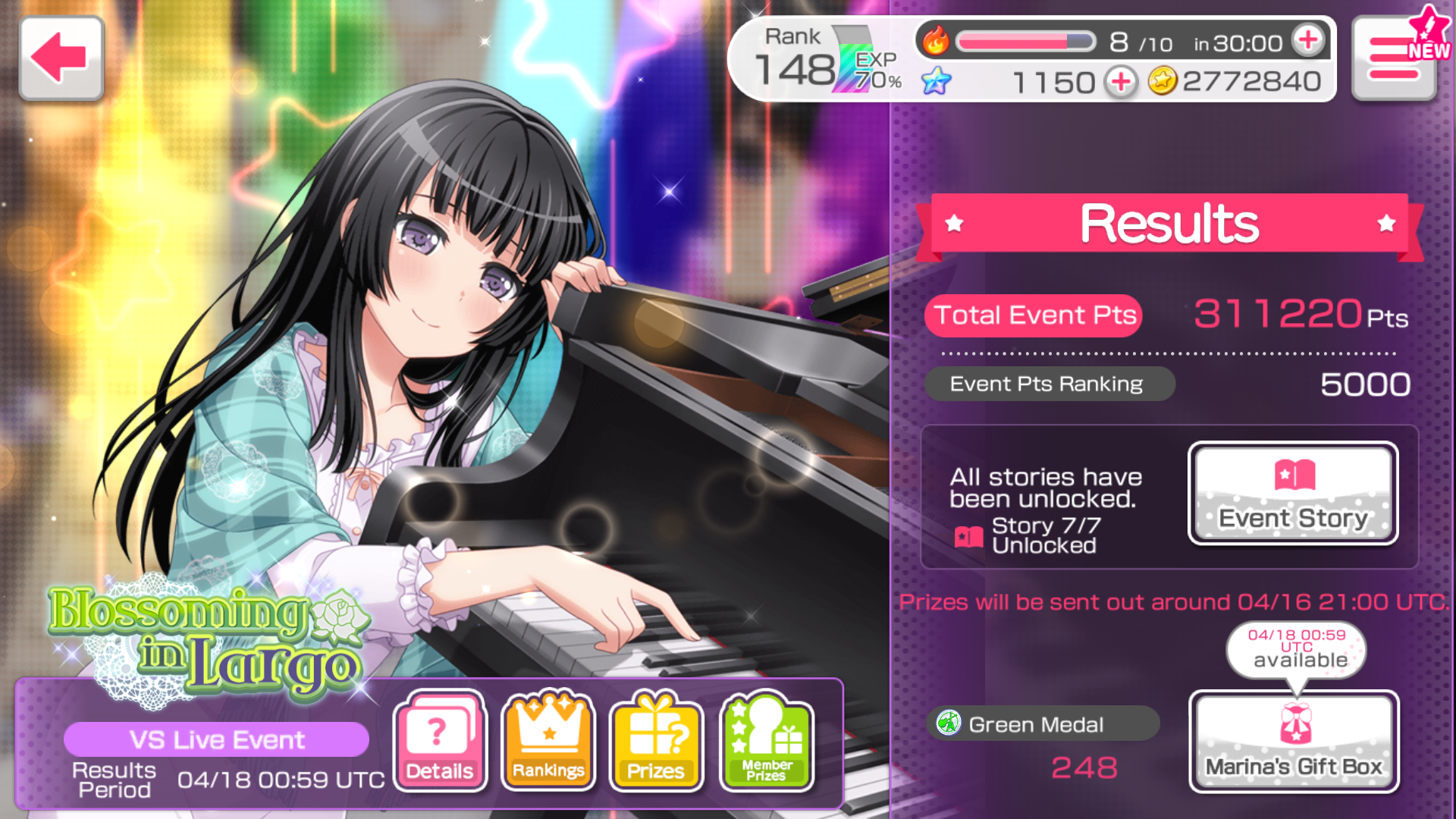Open the event Details
Viewport: 1456px width, 819px height.
pyautogui.click(x=440, y=741)
